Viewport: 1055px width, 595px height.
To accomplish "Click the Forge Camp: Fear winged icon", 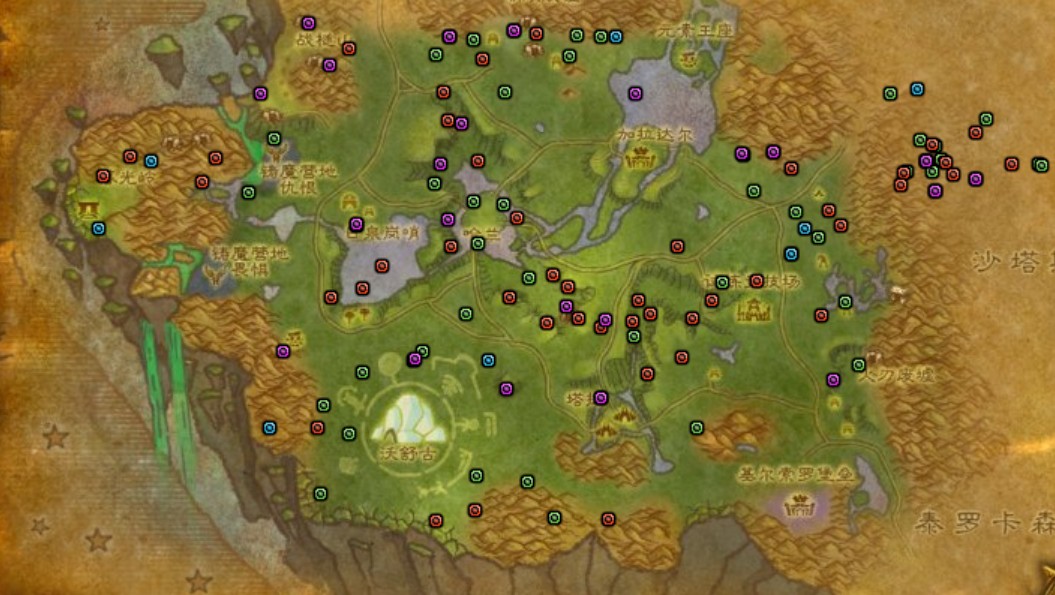I will 213,271.
